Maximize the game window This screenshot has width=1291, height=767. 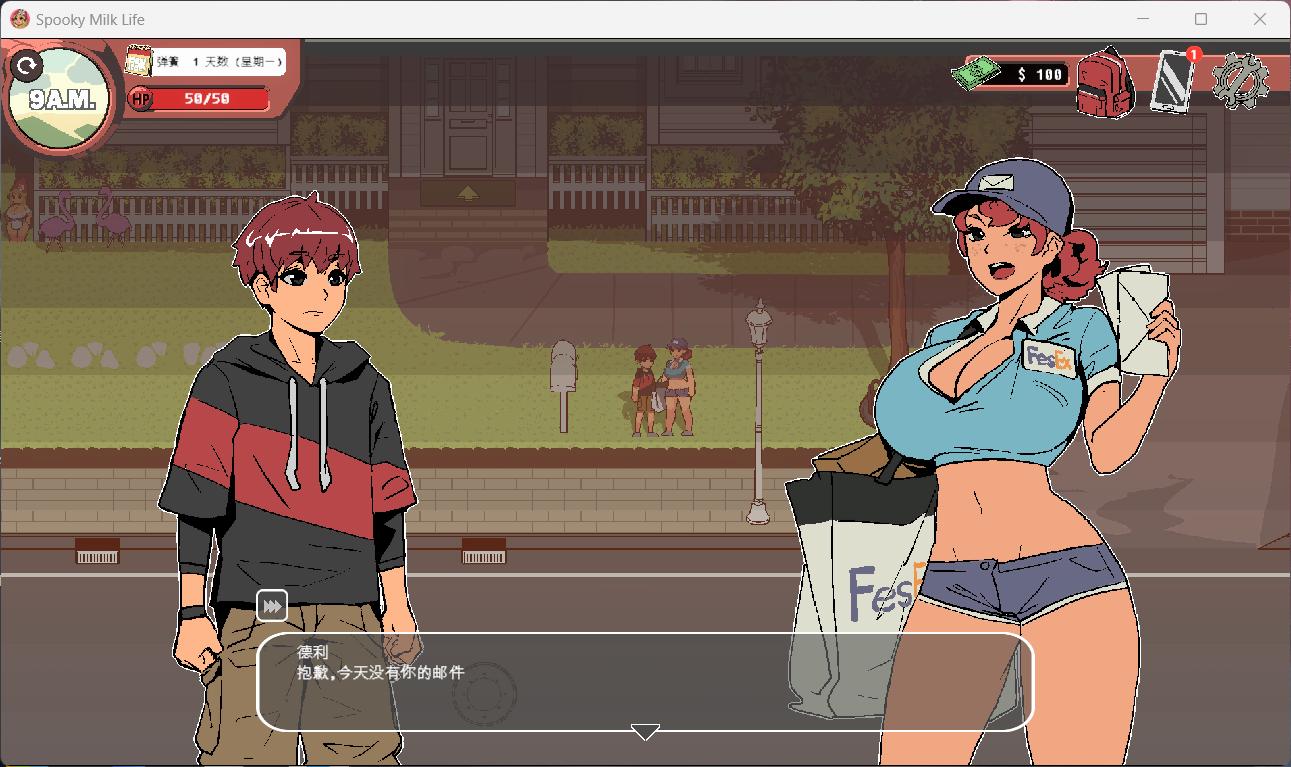pyautogui.click(x=1201, y=19)
